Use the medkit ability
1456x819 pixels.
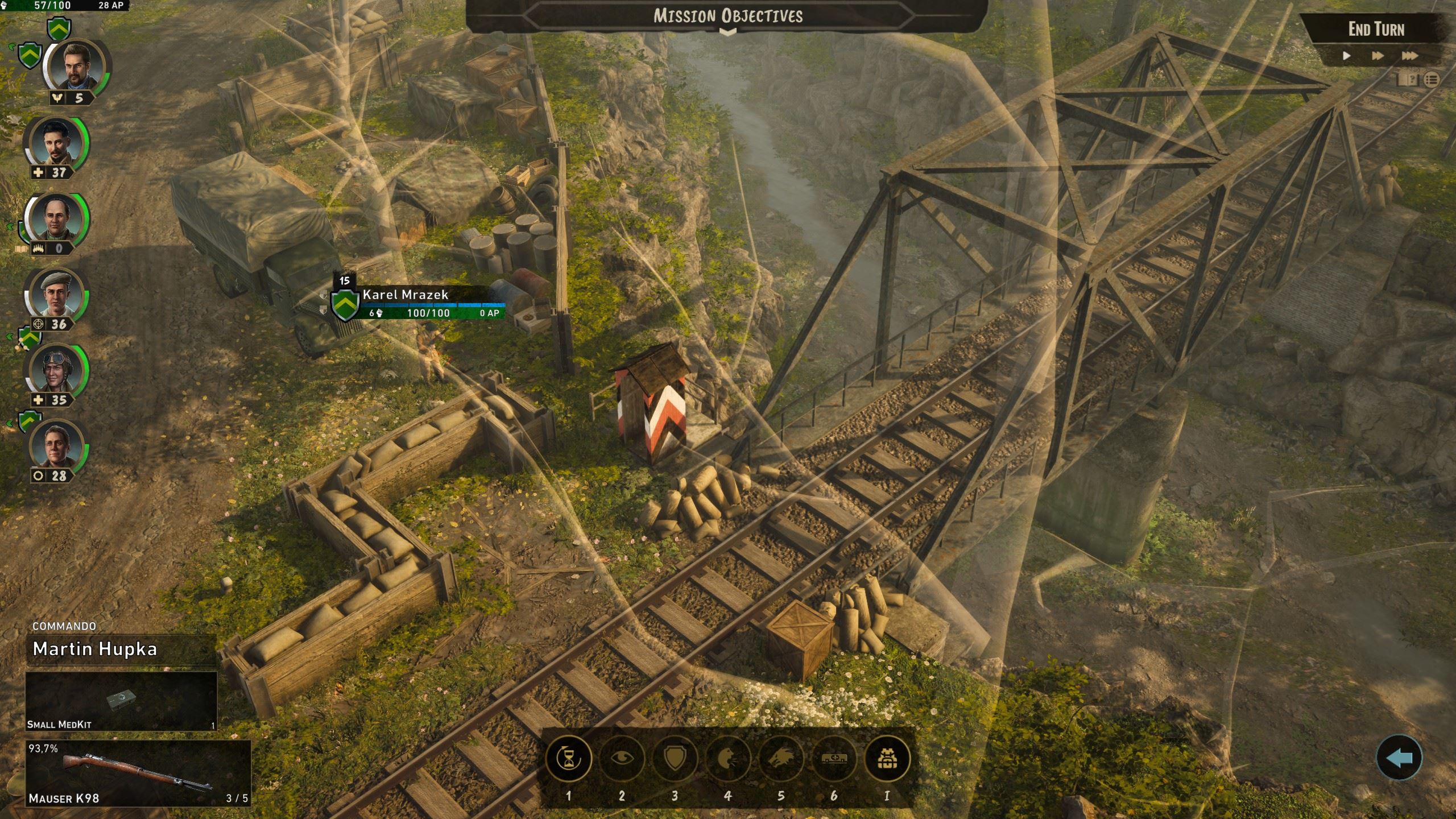(834, 759)
